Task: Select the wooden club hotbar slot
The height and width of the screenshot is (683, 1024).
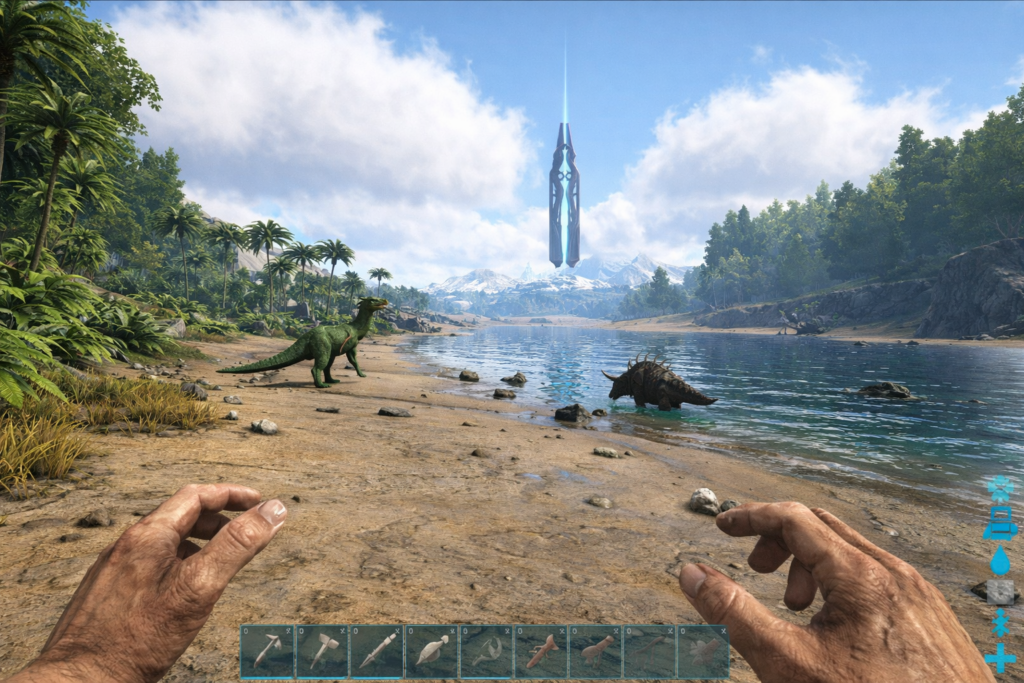Action: coord(595,652)
